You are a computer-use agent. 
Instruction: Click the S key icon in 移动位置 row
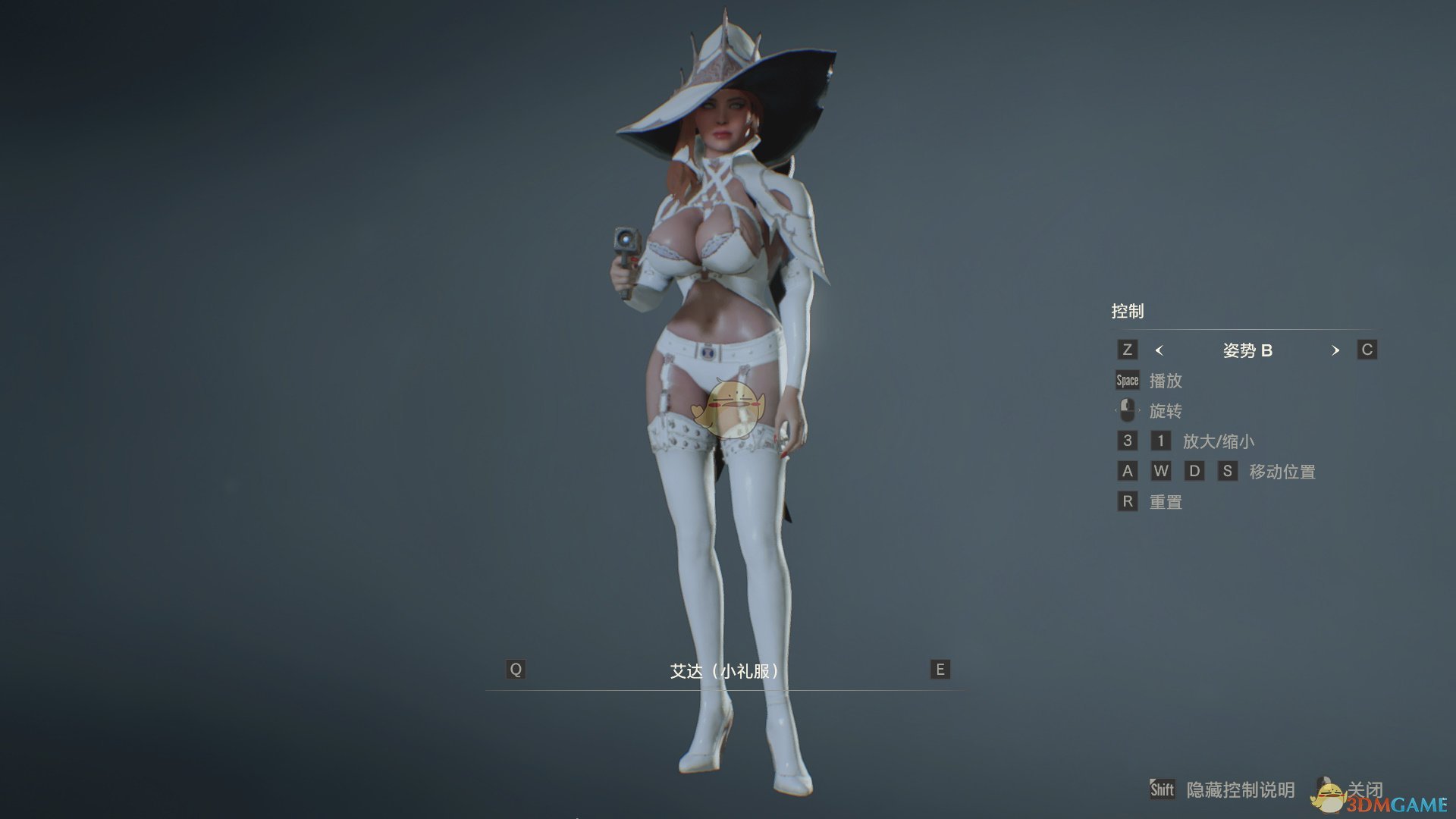(1227, 471)
